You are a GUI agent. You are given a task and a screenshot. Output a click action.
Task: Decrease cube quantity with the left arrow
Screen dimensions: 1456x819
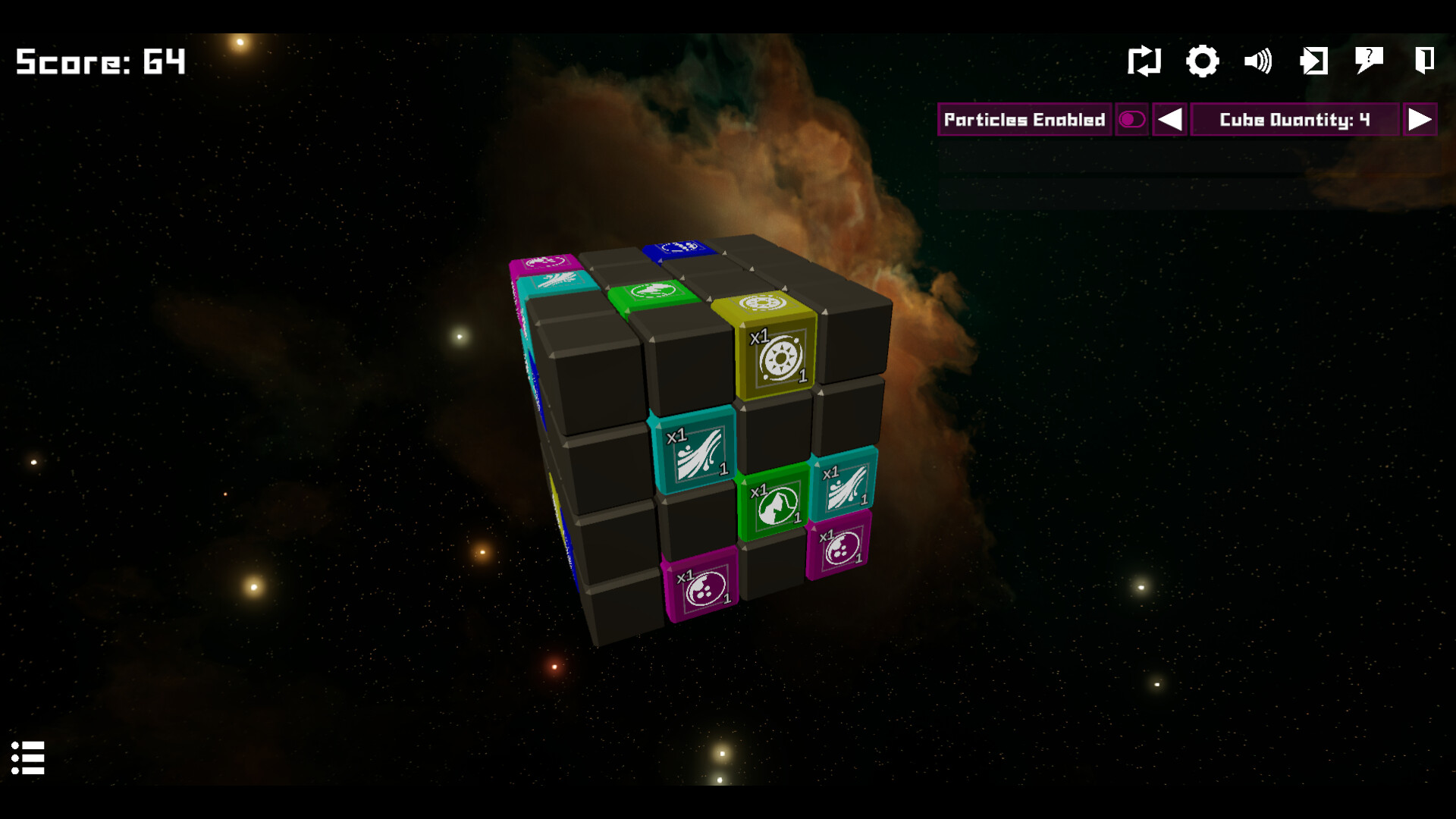[1169, 119]
